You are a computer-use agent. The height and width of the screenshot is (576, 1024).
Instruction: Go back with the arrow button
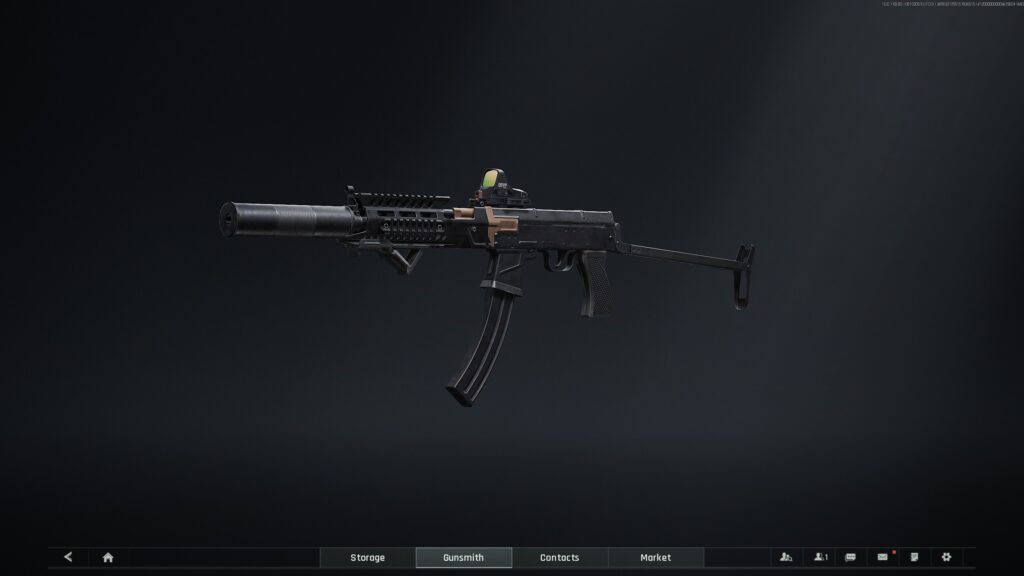[x=68, y=557]
